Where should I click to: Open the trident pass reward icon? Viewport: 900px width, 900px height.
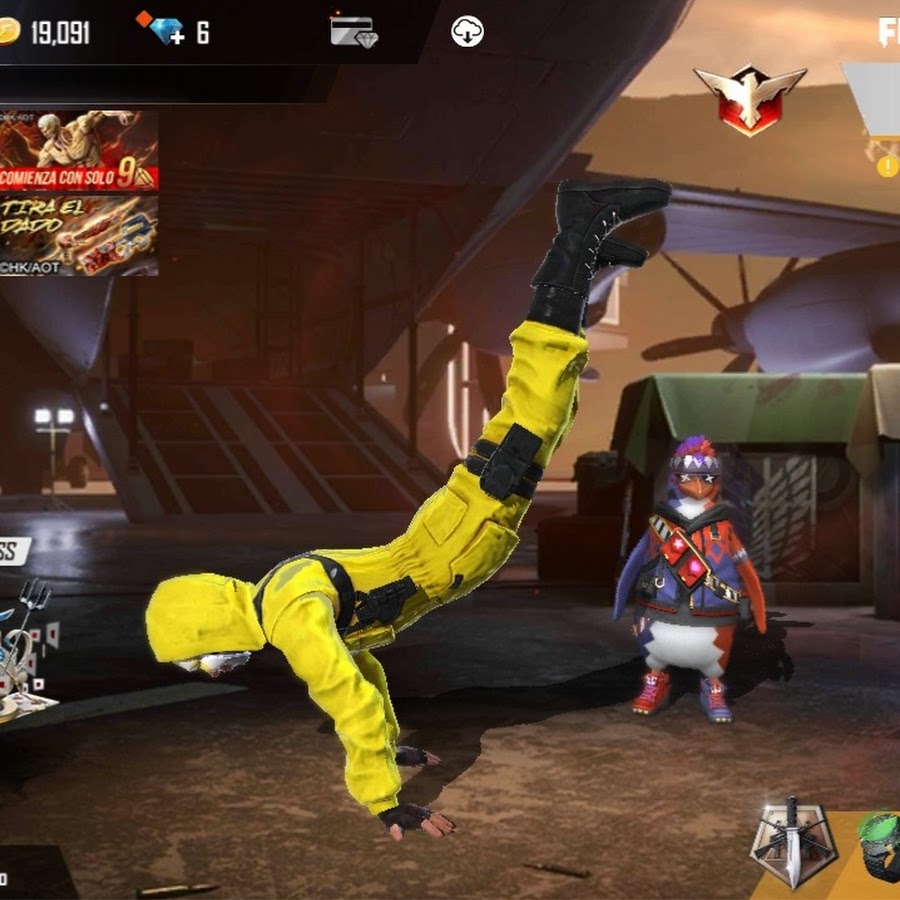click(28, 640)
